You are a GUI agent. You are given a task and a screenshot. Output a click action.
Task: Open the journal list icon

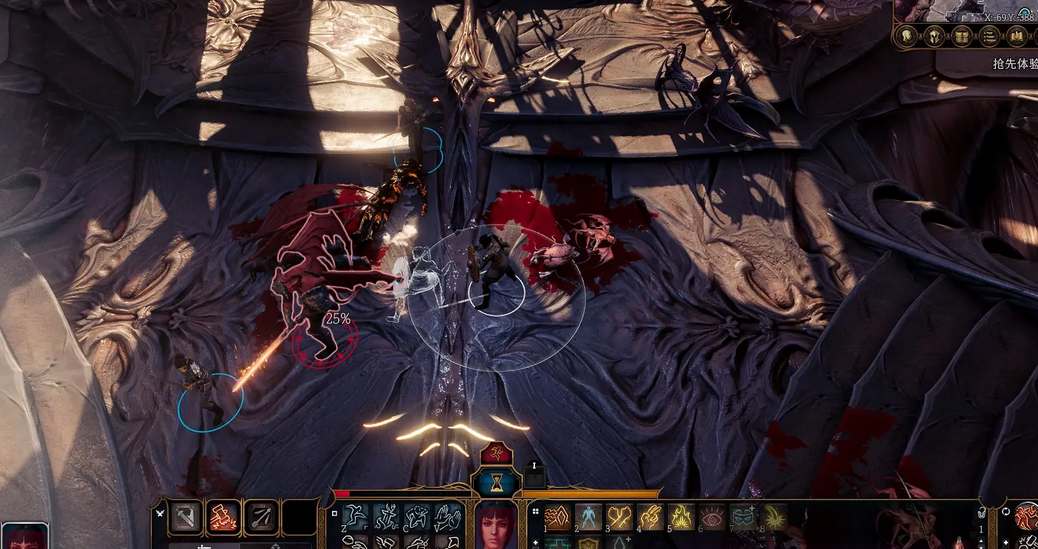coord(990,37)
